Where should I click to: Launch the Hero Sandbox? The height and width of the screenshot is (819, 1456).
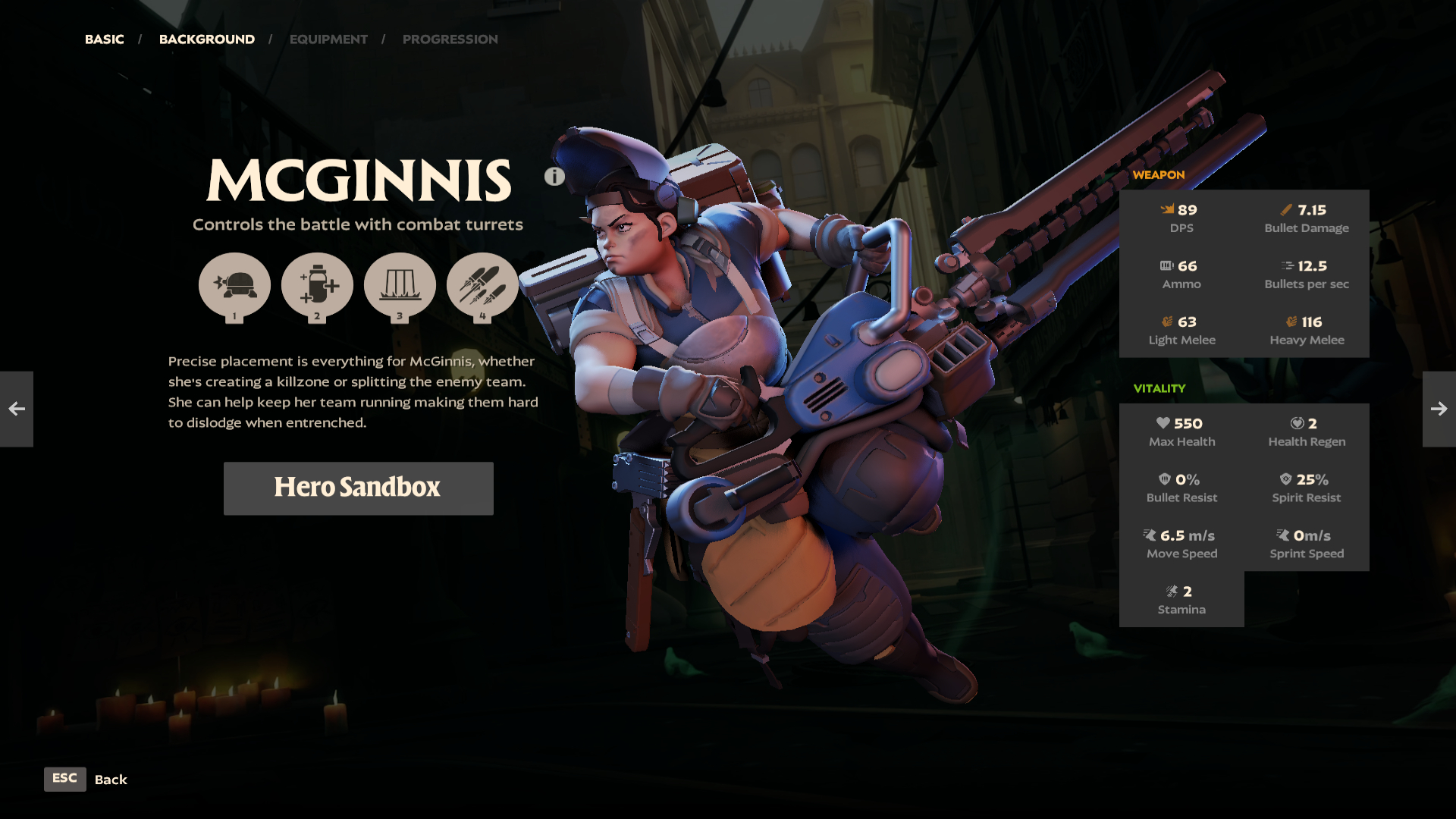358,488
